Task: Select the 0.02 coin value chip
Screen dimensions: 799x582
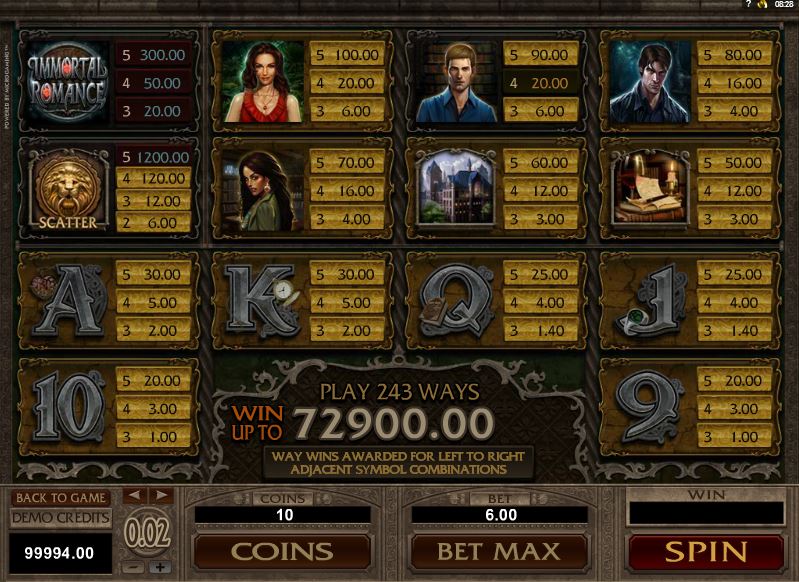Action: (146, 532)
